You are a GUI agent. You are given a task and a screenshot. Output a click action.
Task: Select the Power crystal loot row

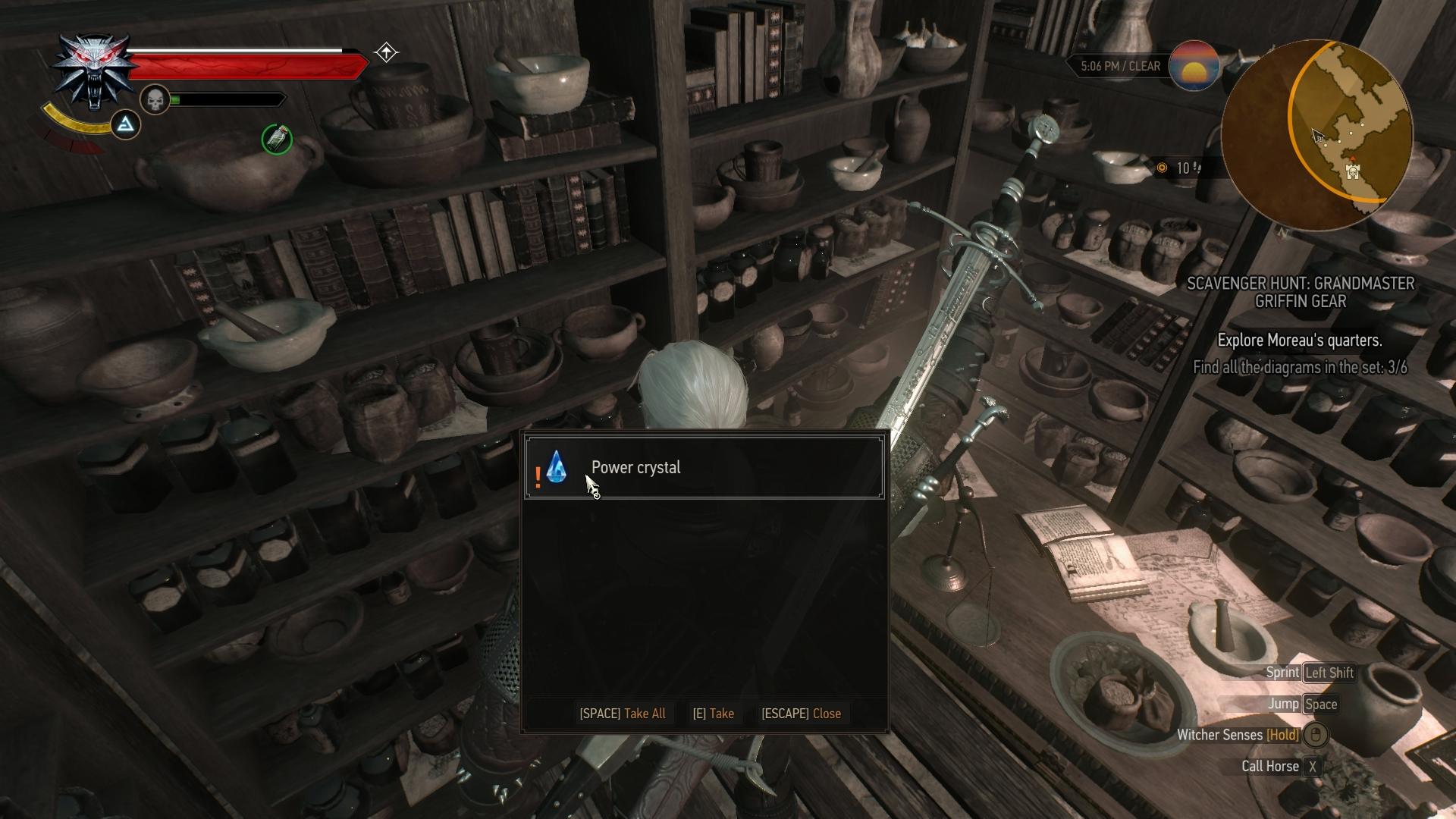[x=704, y=468]
